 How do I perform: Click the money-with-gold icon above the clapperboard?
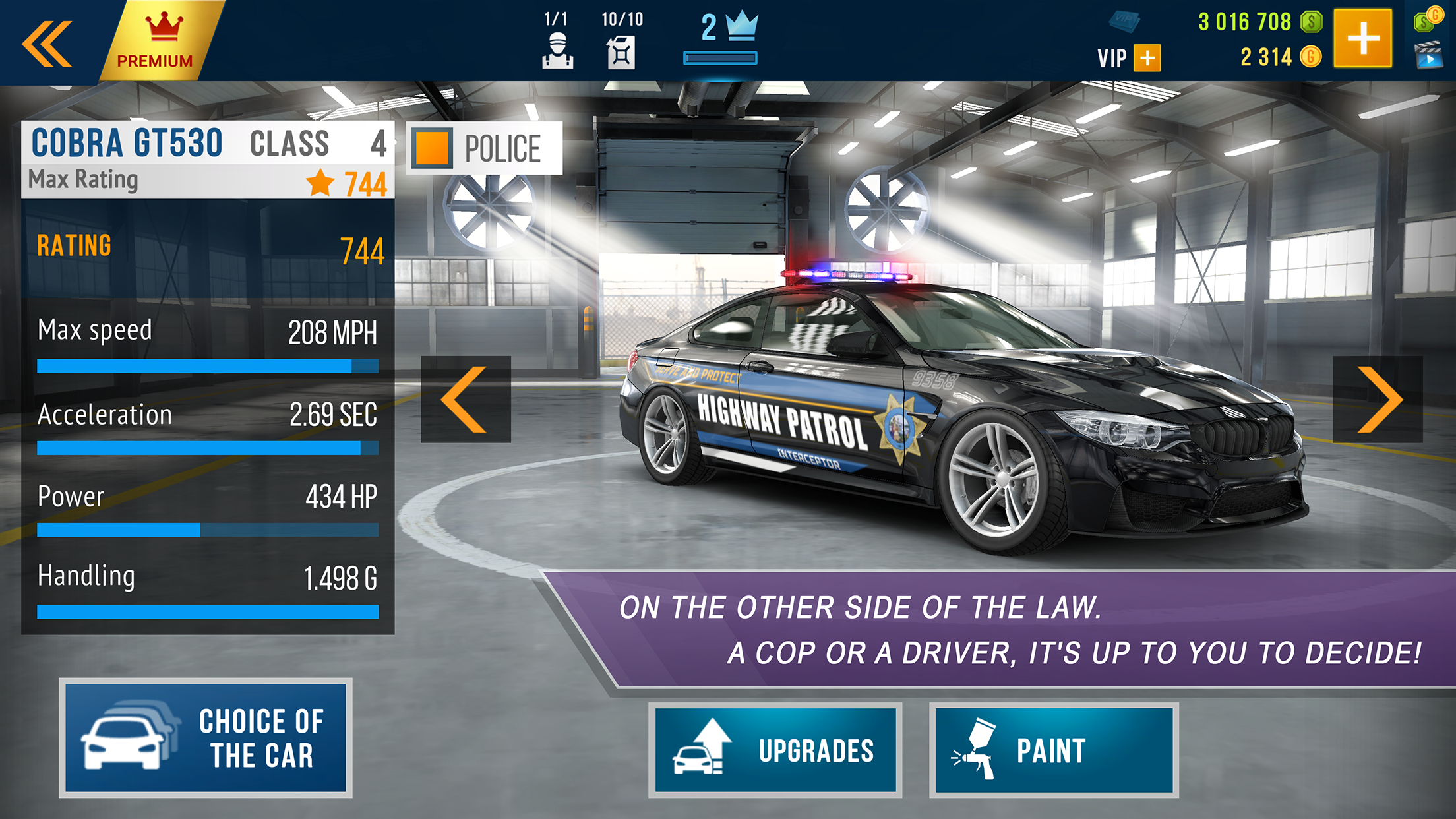pyautogui.click(x=1430, y=22)
